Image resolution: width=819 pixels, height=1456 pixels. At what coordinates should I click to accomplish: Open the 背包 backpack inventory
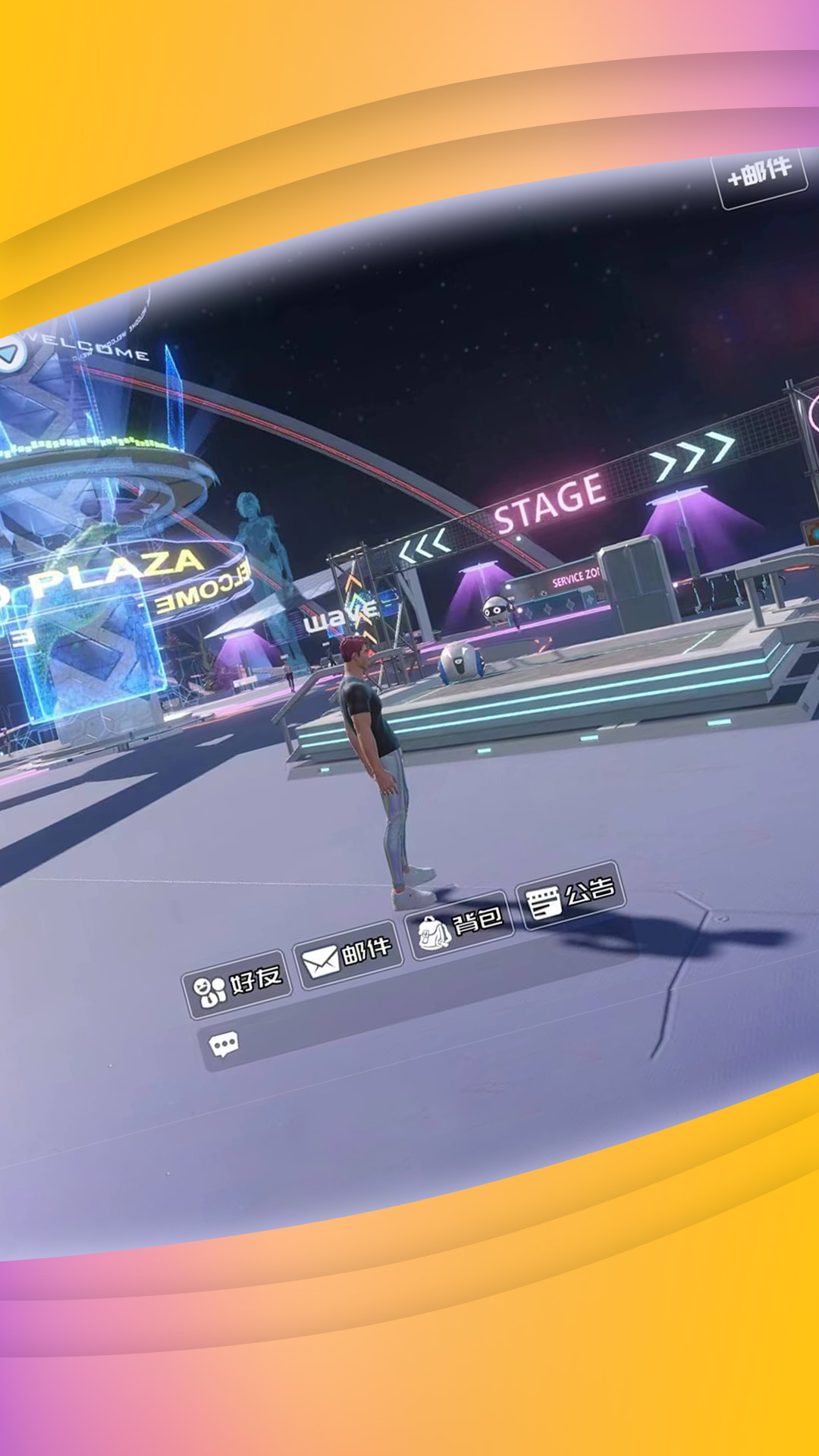(460, 926)
